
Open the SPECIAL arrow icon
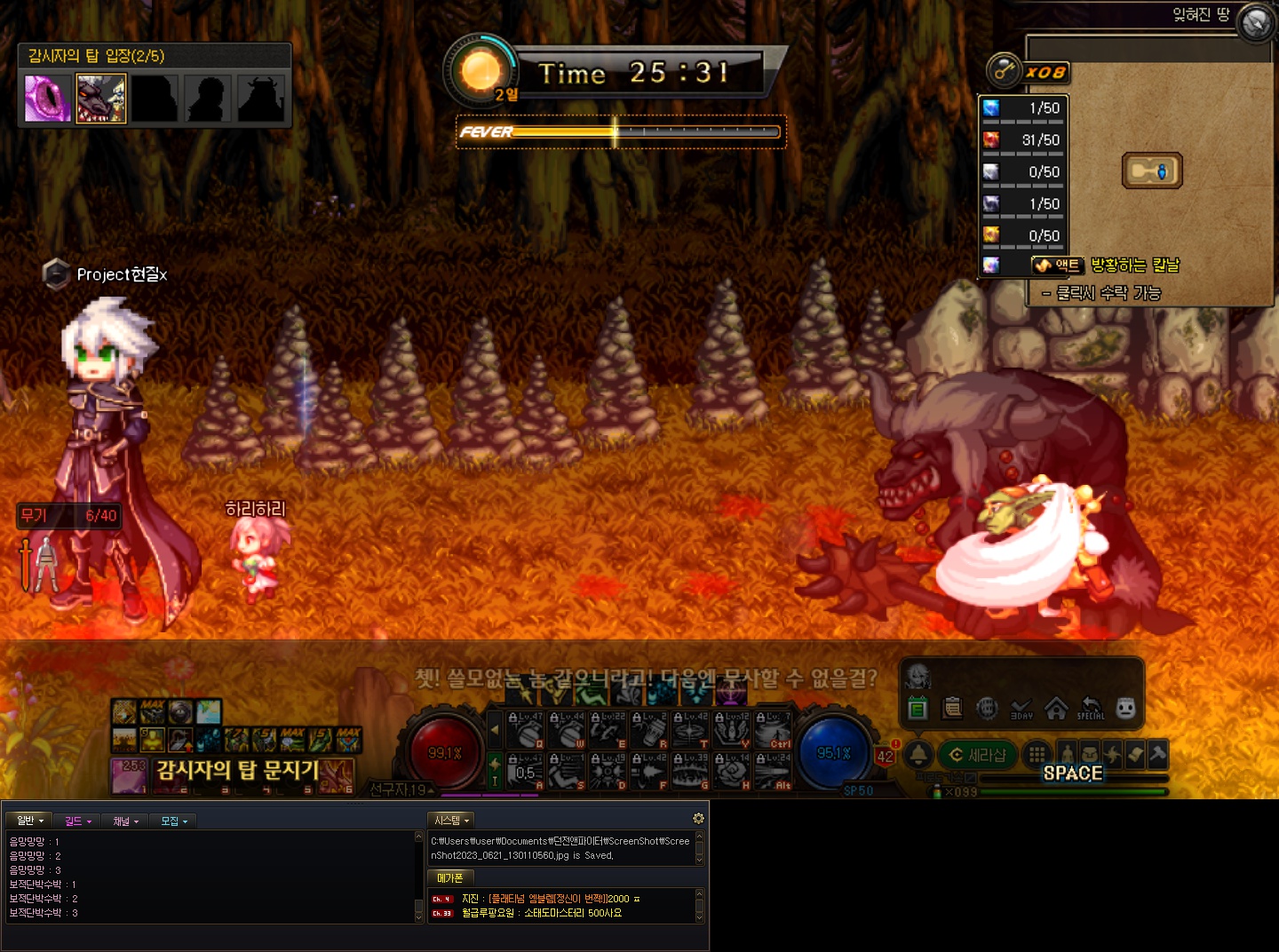(x=1091, y=708)
